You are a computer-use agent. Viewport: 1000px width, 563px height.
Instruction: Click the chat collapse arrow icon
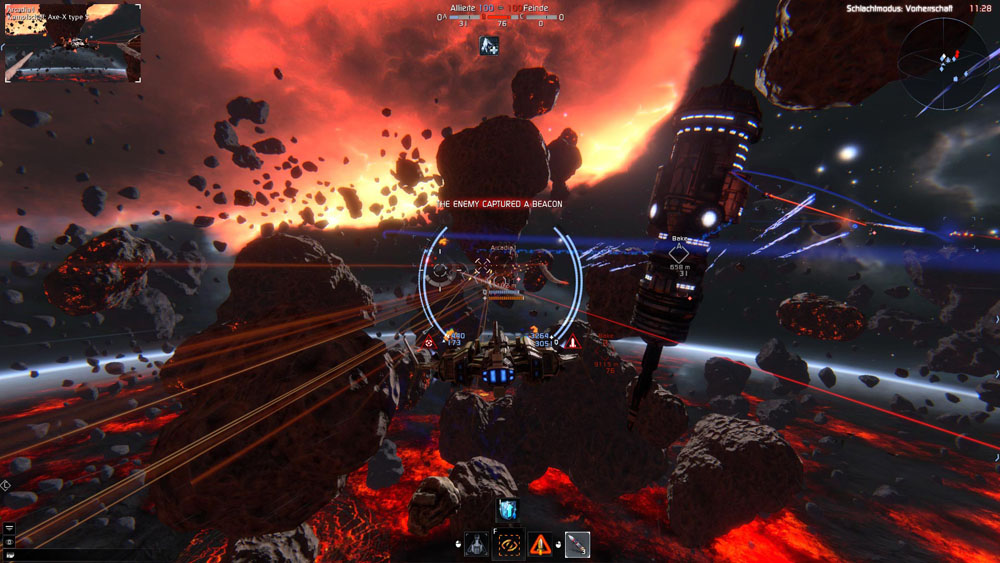[x=9, y=527]
